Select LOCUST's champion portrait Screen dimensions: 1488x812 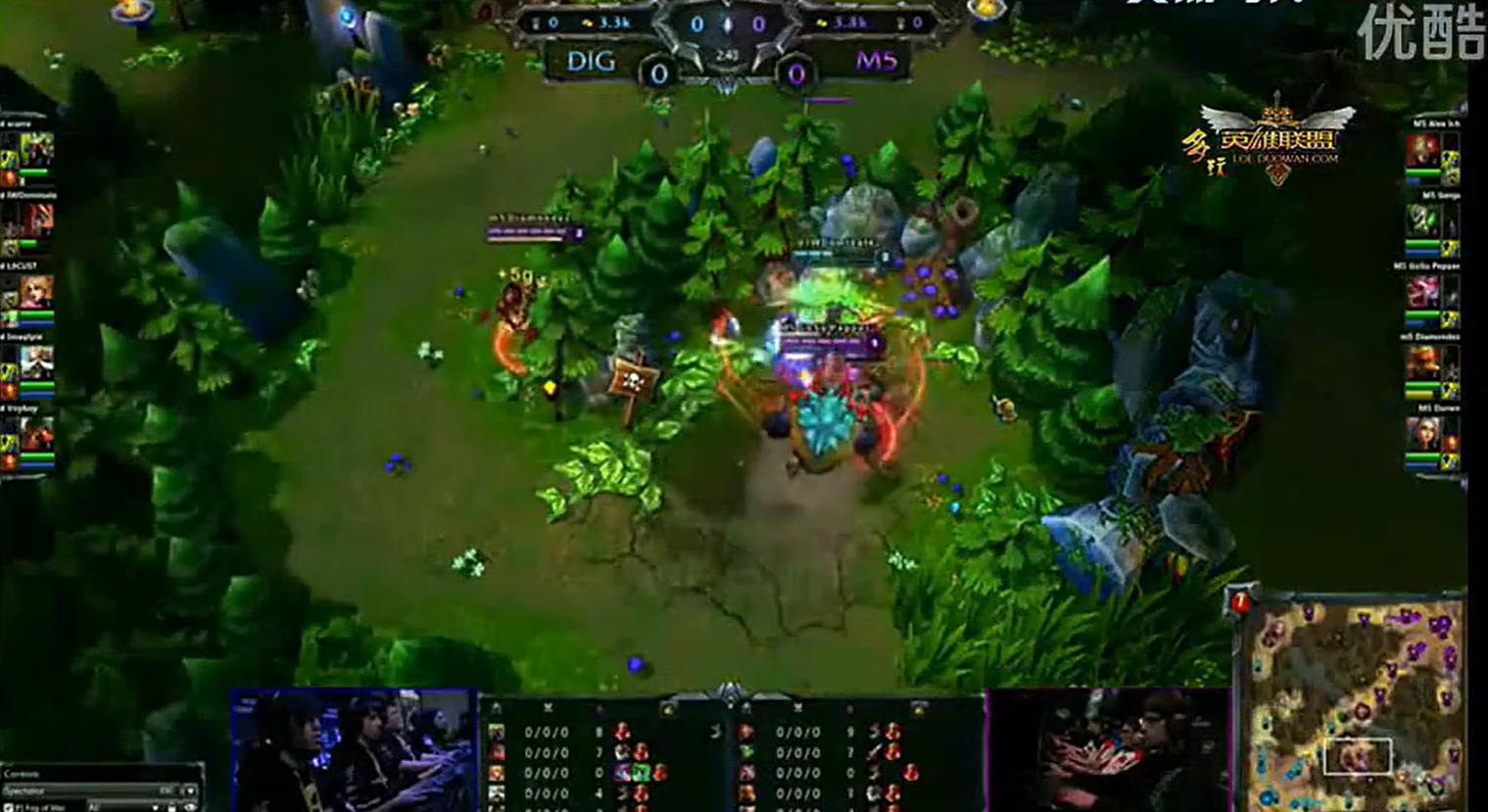tap(36, 293)
